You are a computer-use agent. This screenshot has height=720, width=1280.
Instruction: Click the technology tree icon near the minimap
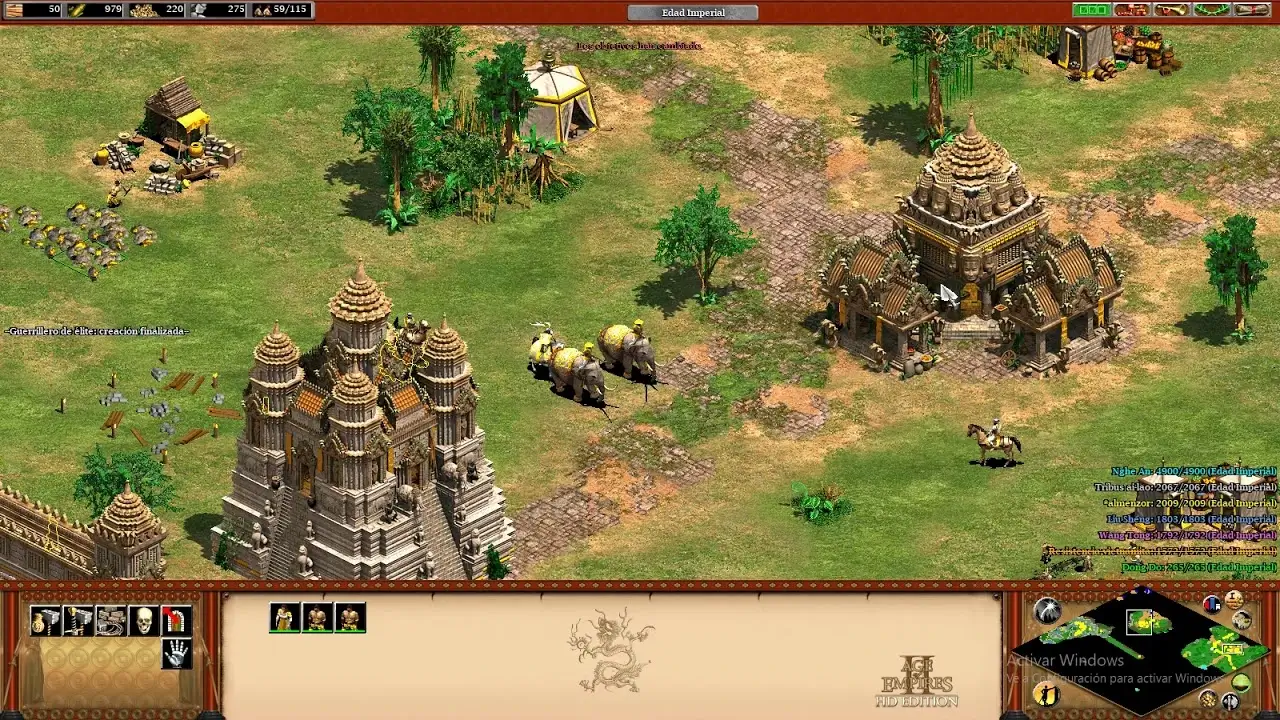point(1242,621)
